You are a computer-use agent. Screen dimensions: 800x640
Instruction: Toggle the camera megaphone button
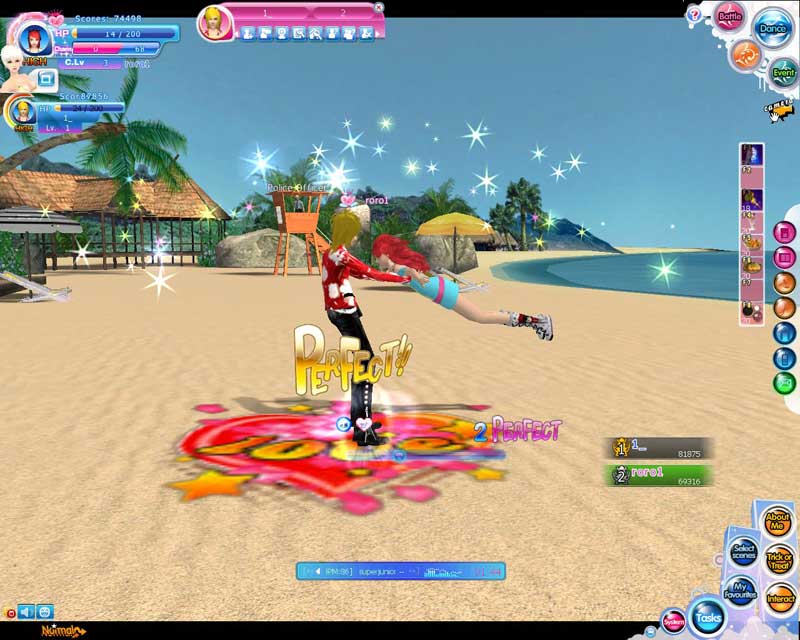(778, 108)
